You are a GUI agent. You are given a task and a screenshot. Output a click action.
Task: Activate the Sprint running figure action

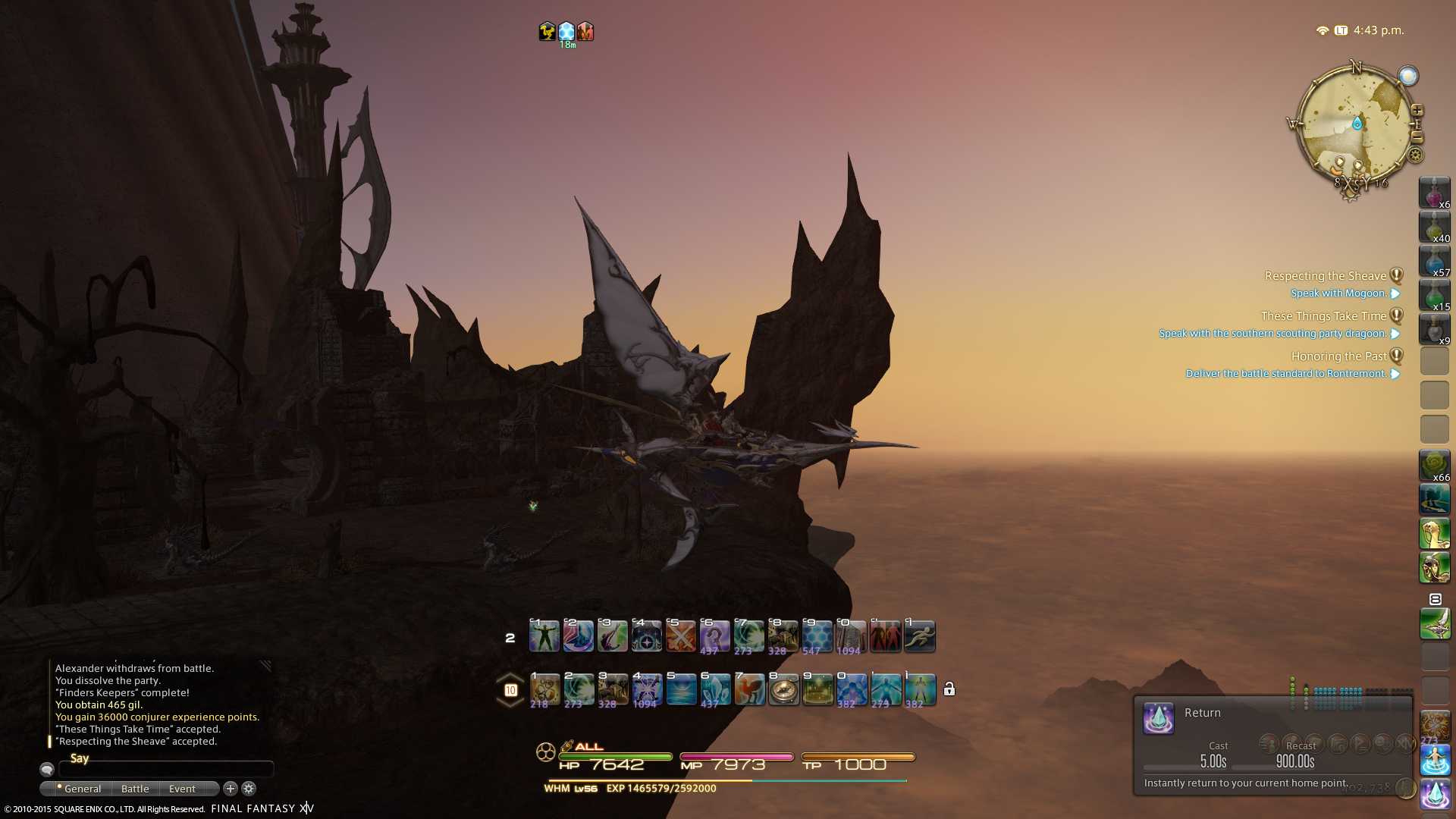coord(920,636)
